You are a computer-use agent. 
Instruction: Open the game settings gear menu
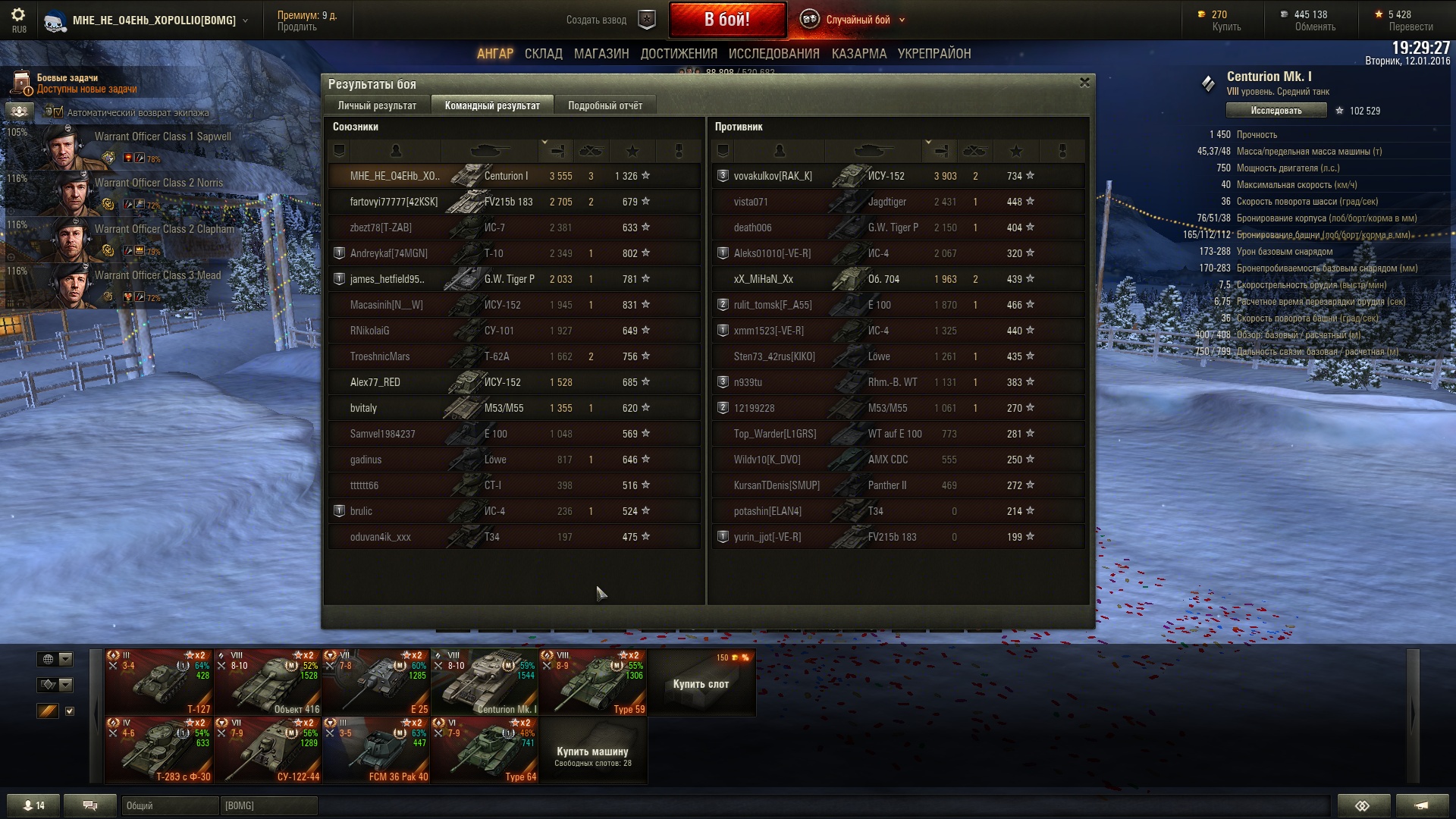pyautogui.click(x=18, y=15)
